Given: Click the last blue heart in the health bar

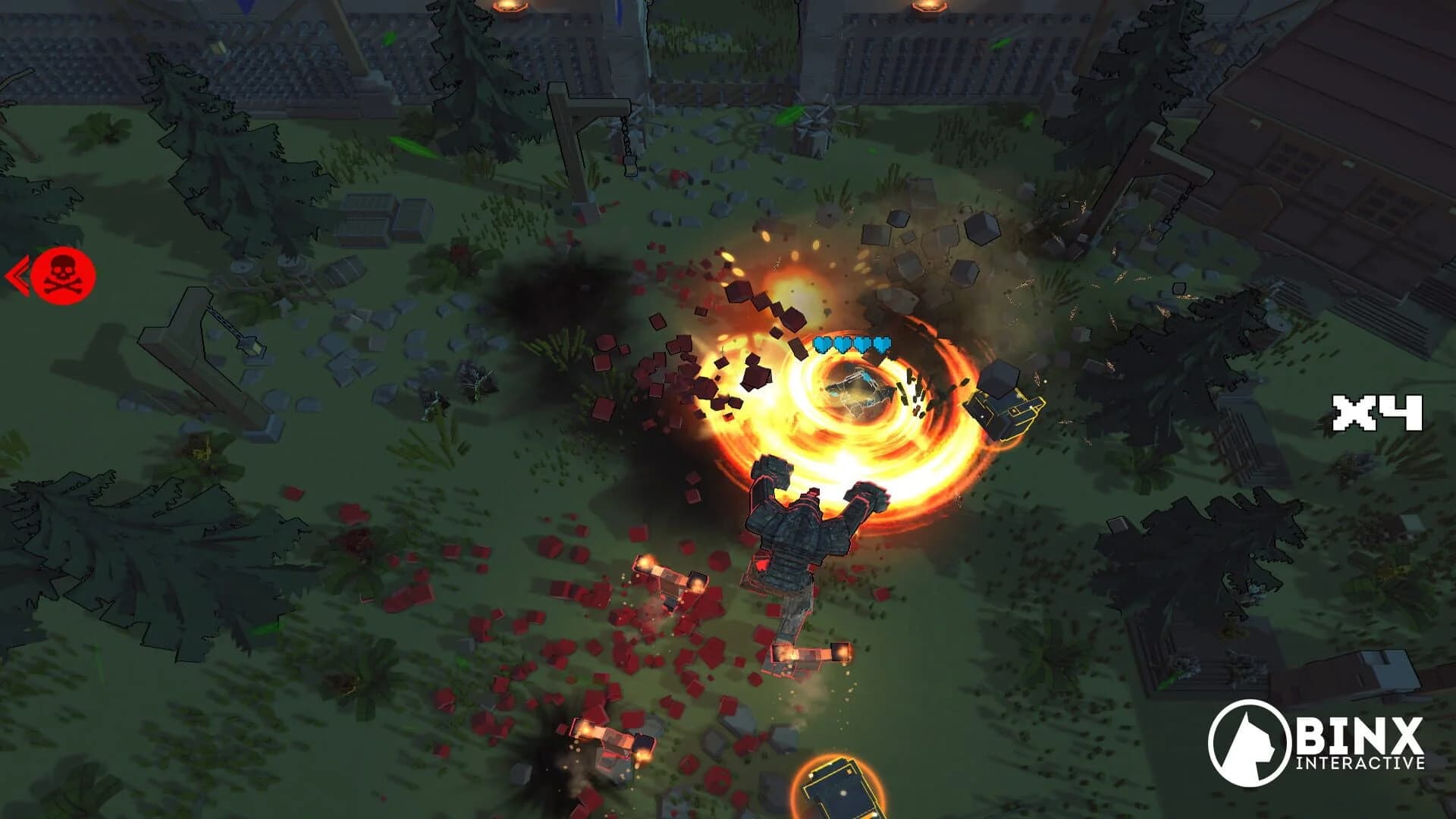Looking at the screenshot, I should (x=881, y=345).
